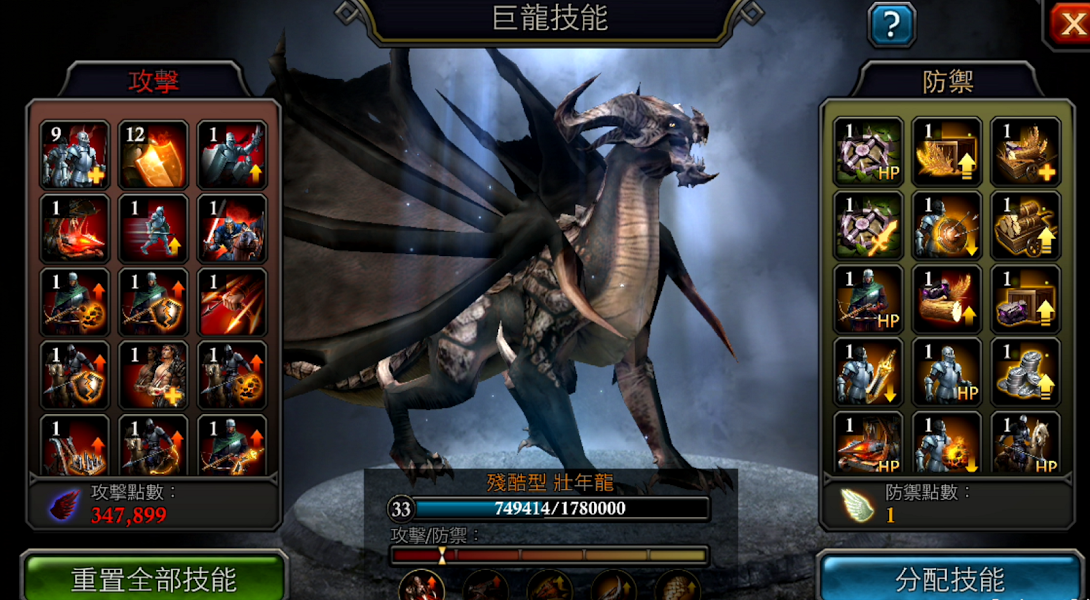Choose the level 12 flaming shield skill
This screenshot has width=1090, height=600.
click(153, 154)
